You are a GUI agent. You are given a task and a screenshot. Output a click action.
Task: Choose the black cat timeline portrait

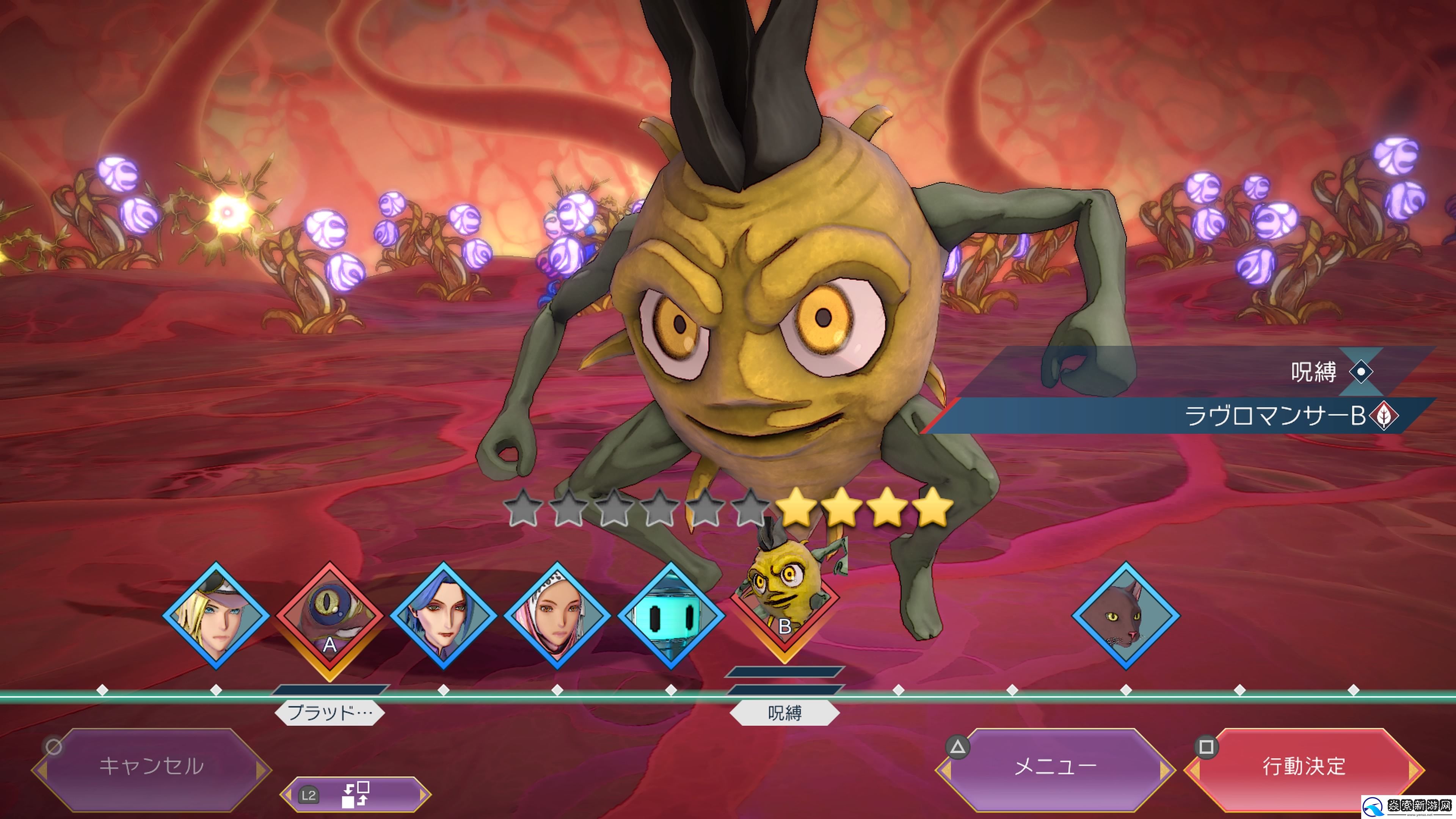(1125, 615)
